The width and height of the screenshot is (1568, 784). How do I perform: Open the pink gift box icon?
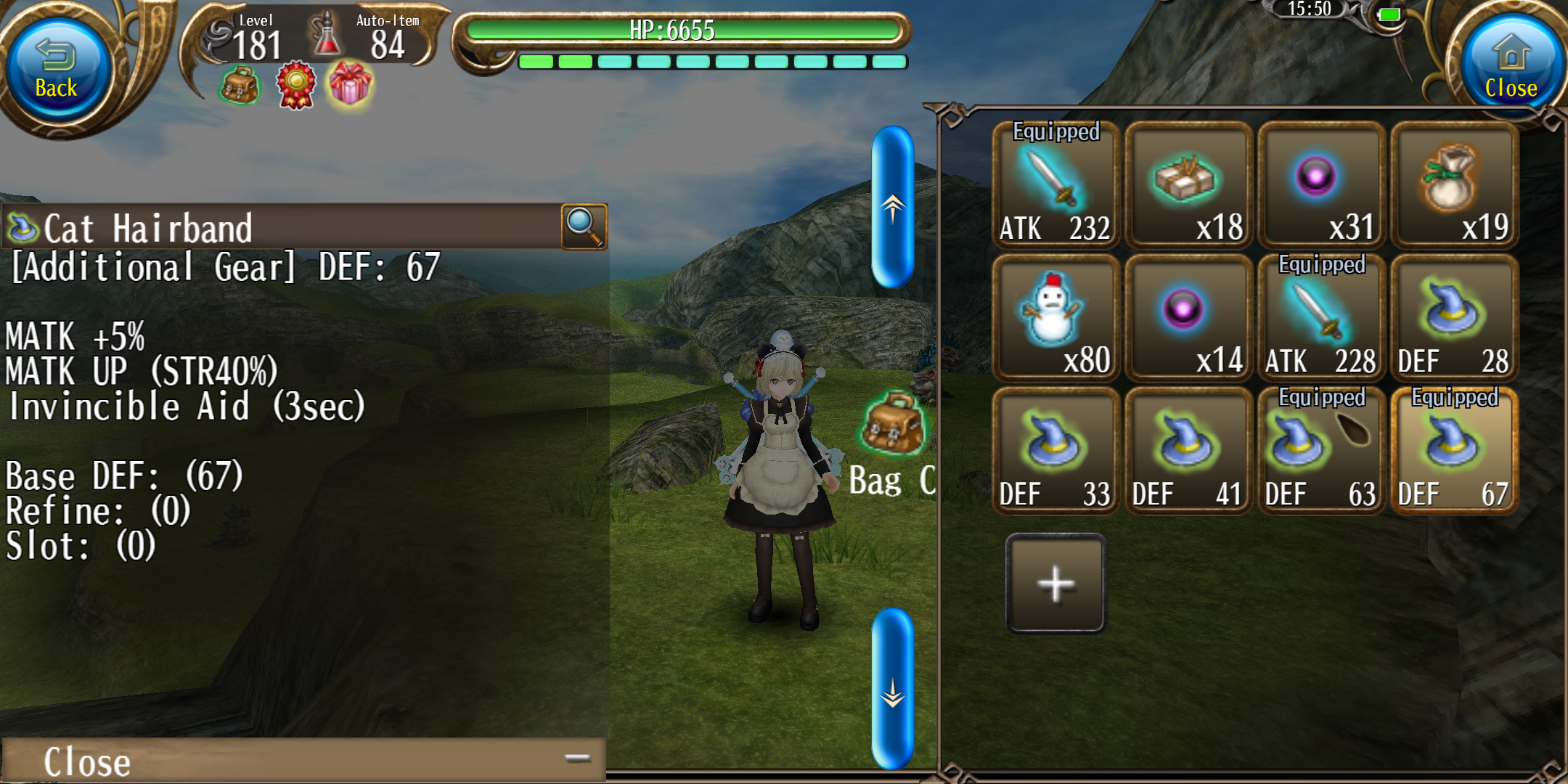[350, 85]
